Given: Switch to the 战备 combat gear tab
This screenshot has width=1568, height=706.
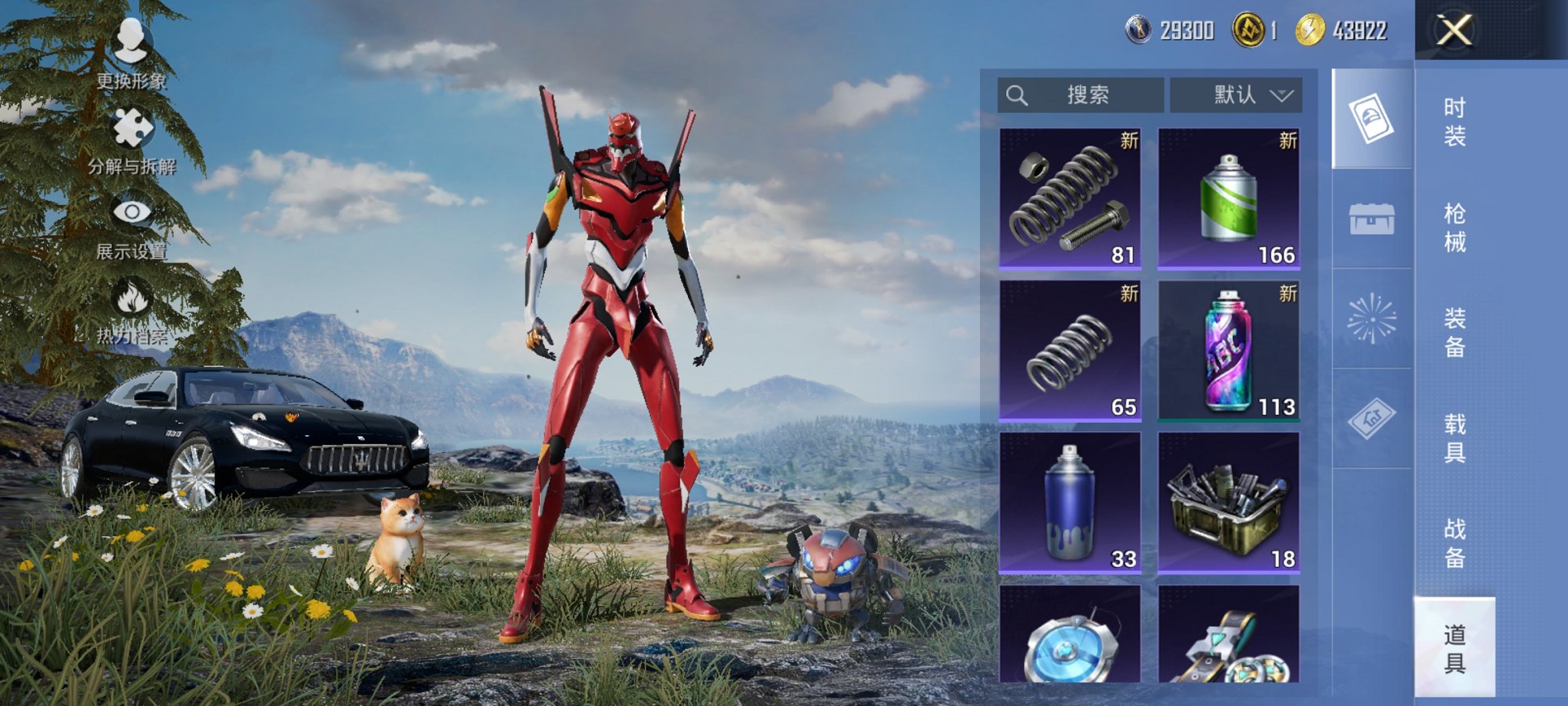Looking at the screenshot, I should 1454,543.
